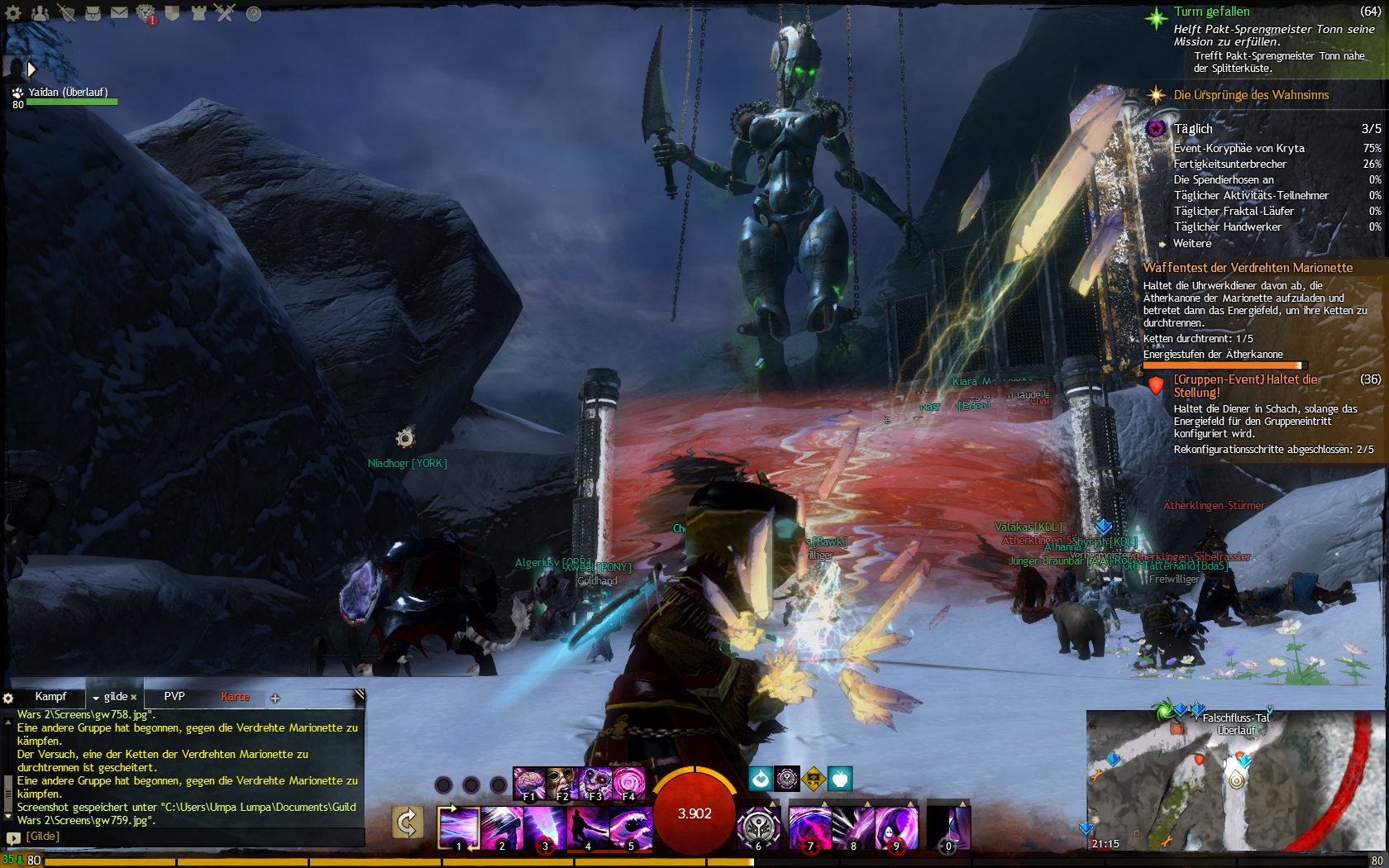
Task: Activate the F2 mask shatter skill
Action: (x=561, y=783)
